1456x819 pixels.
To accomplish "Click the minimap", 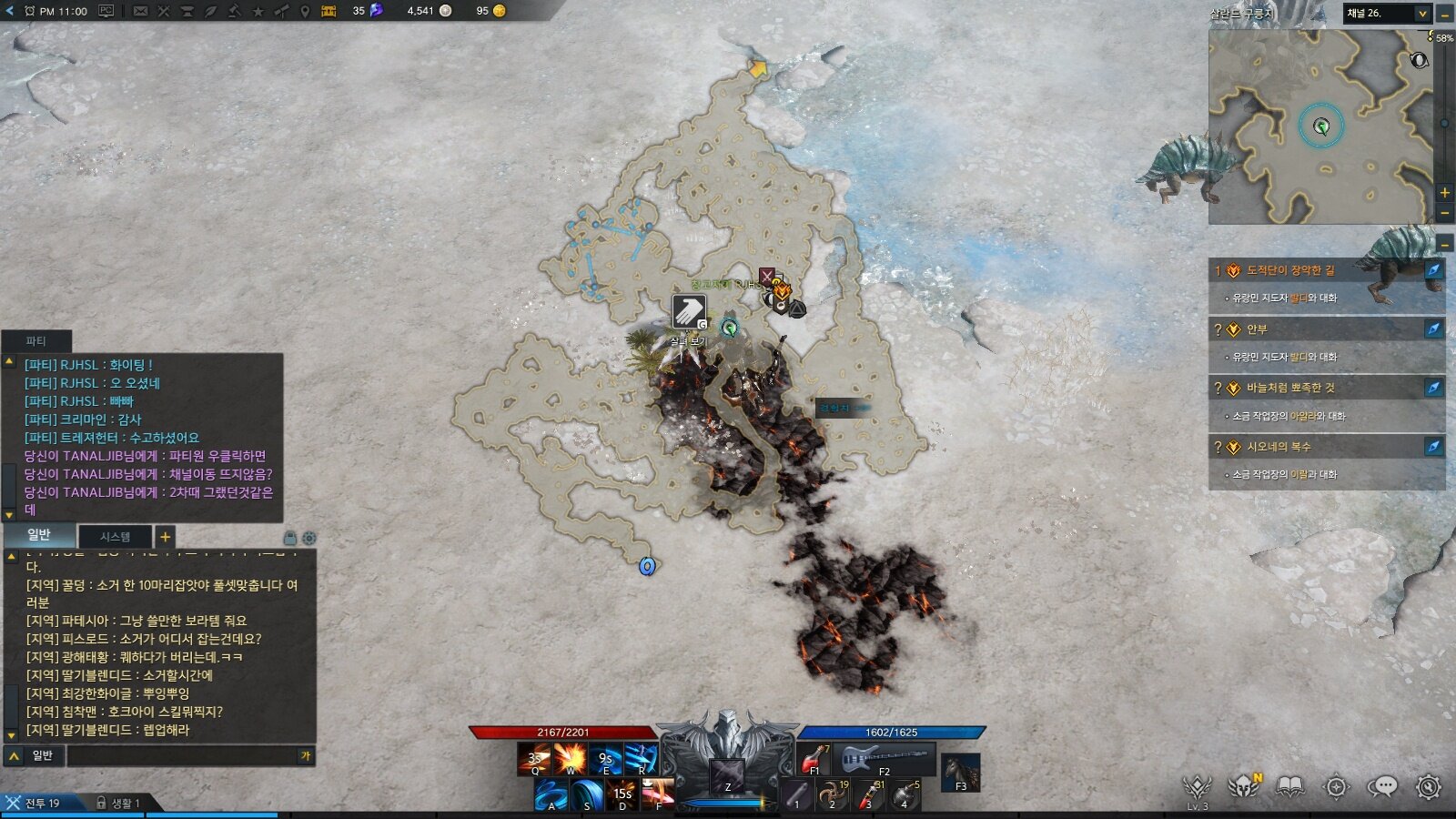I will tap(1319, 126).
